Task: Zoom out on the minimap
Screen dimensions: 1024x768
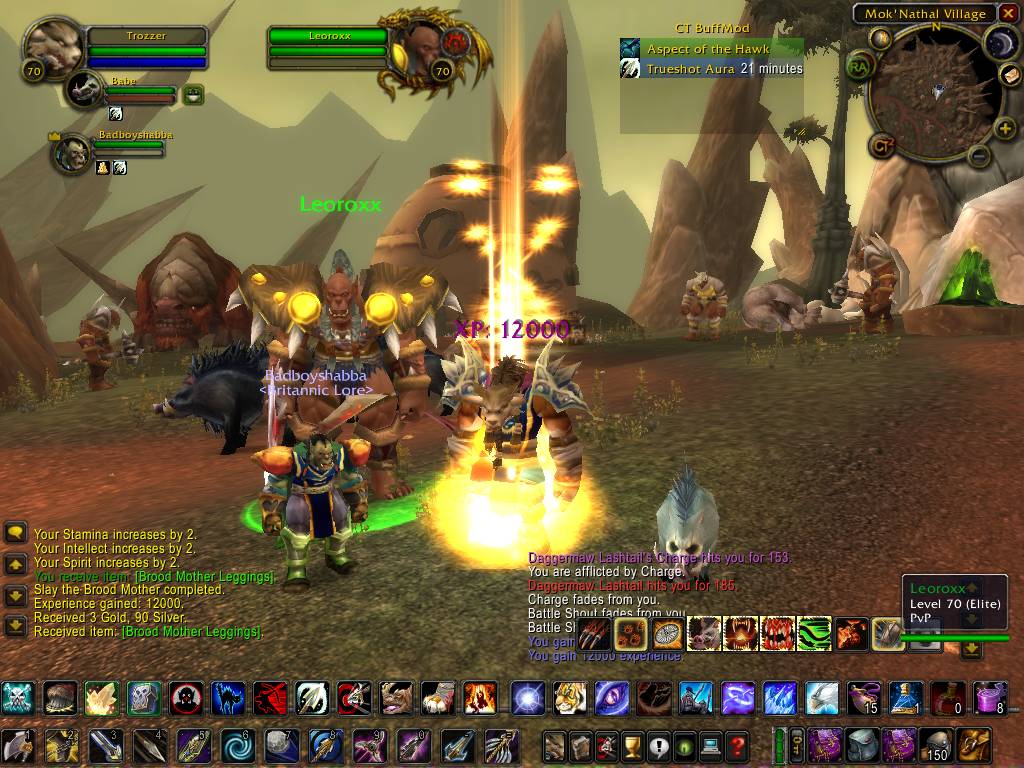Action: pos(979,155)
